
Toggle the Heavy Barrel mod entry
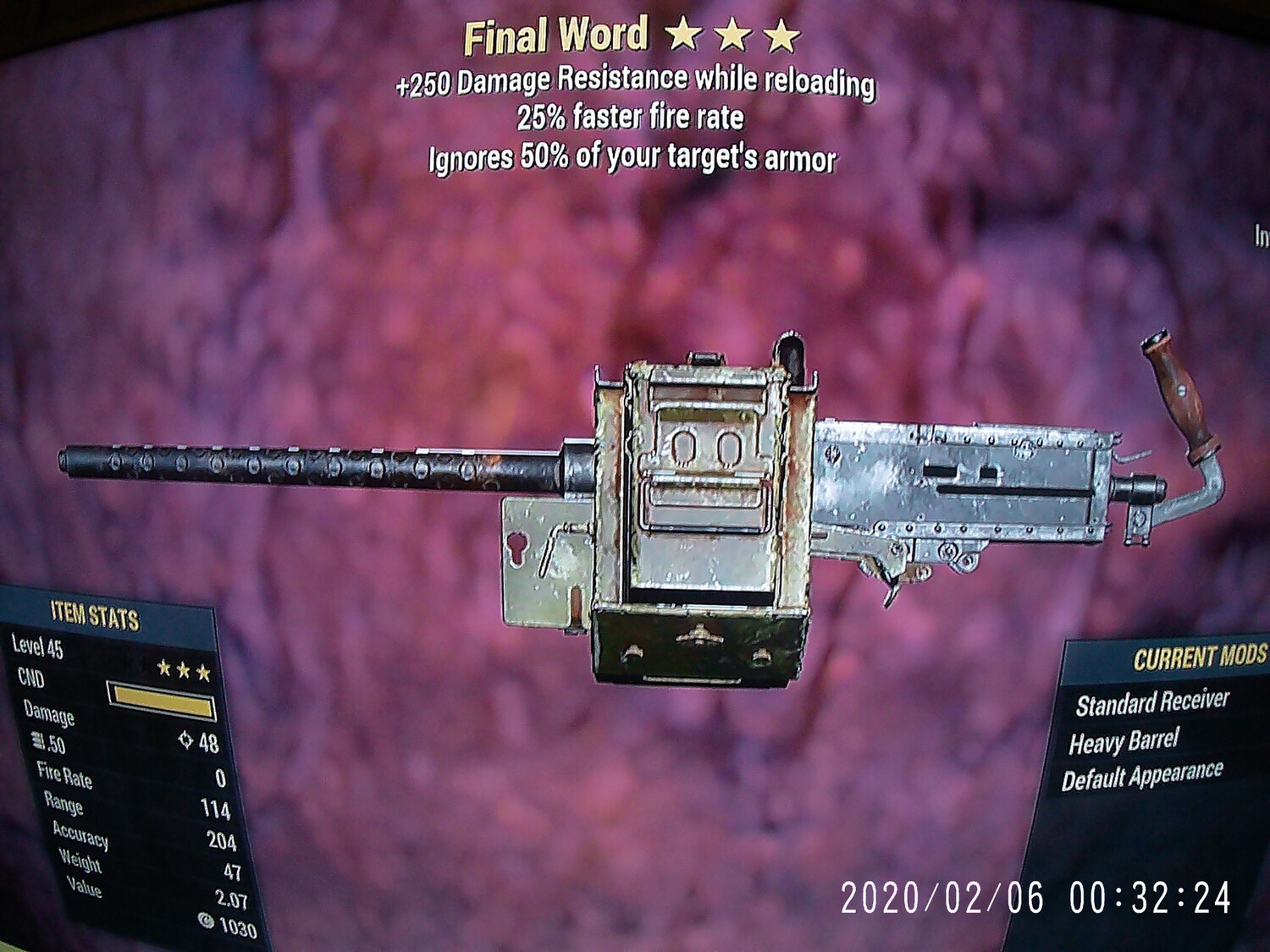[1126, 741]
